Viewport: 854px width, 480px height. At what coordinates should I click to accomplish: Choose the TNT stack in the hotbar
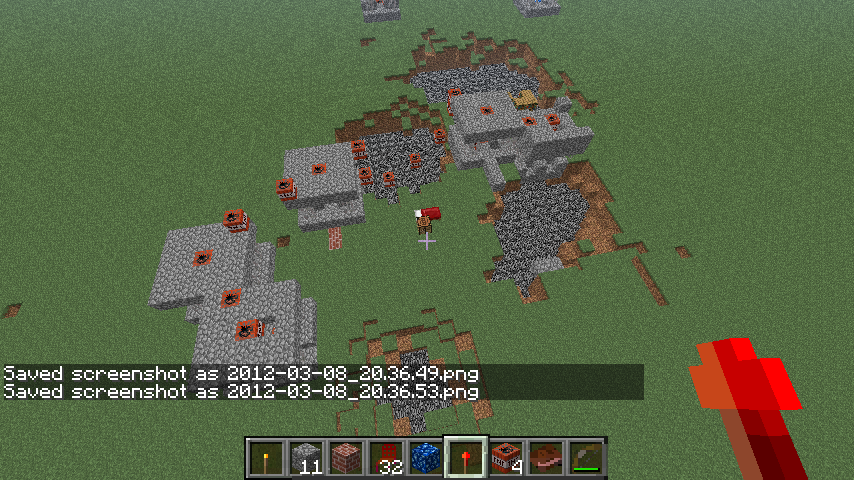click(506, 457)
